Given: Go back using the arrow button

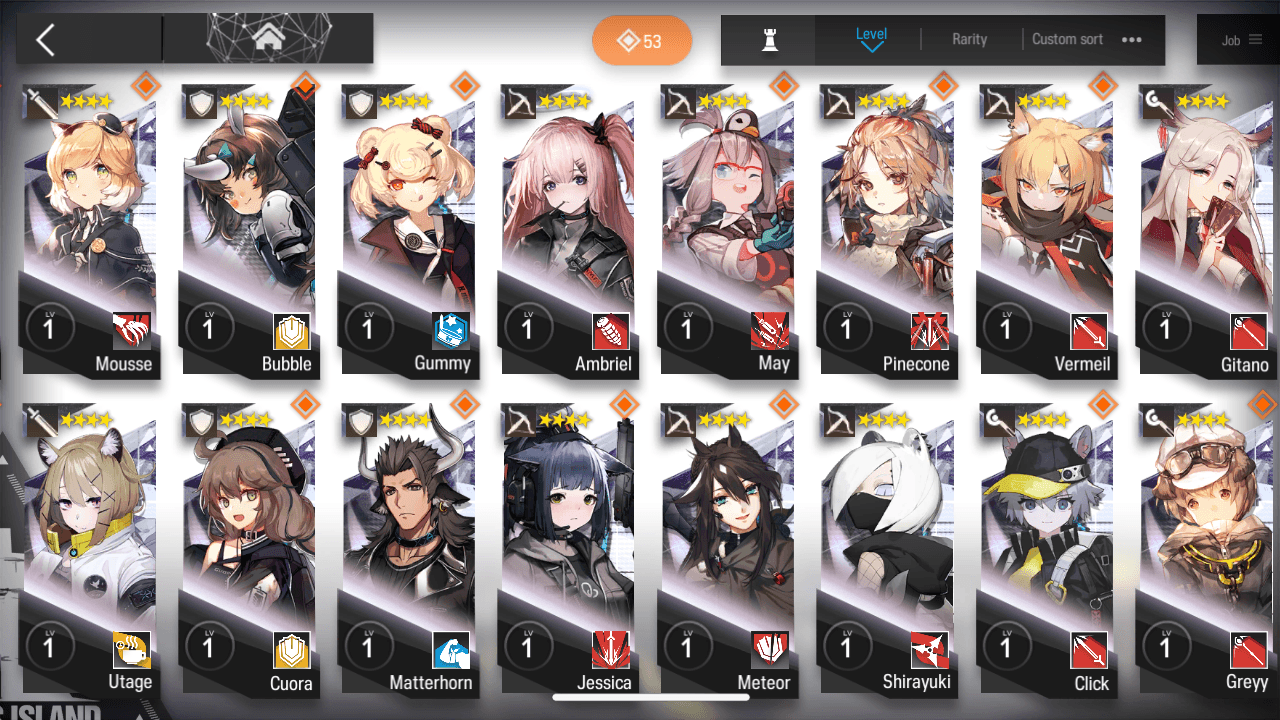Looking at the screenshot, I should (45, 40).
